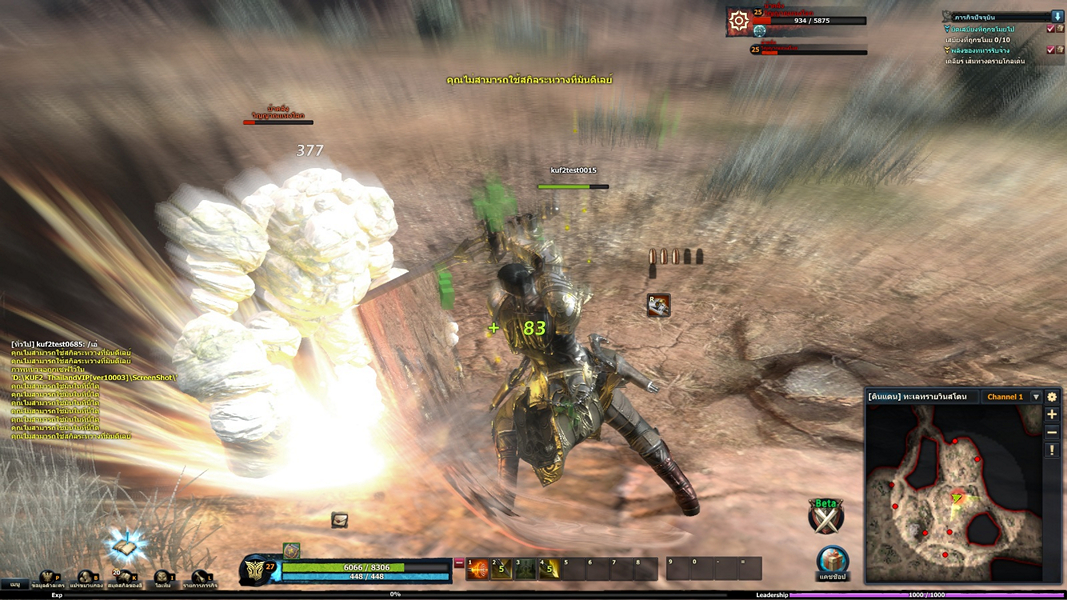Click the glowing book notification icon
The width and height of the screenshot is (1067, 600).
pyautogui.click(x=124, y=547)
